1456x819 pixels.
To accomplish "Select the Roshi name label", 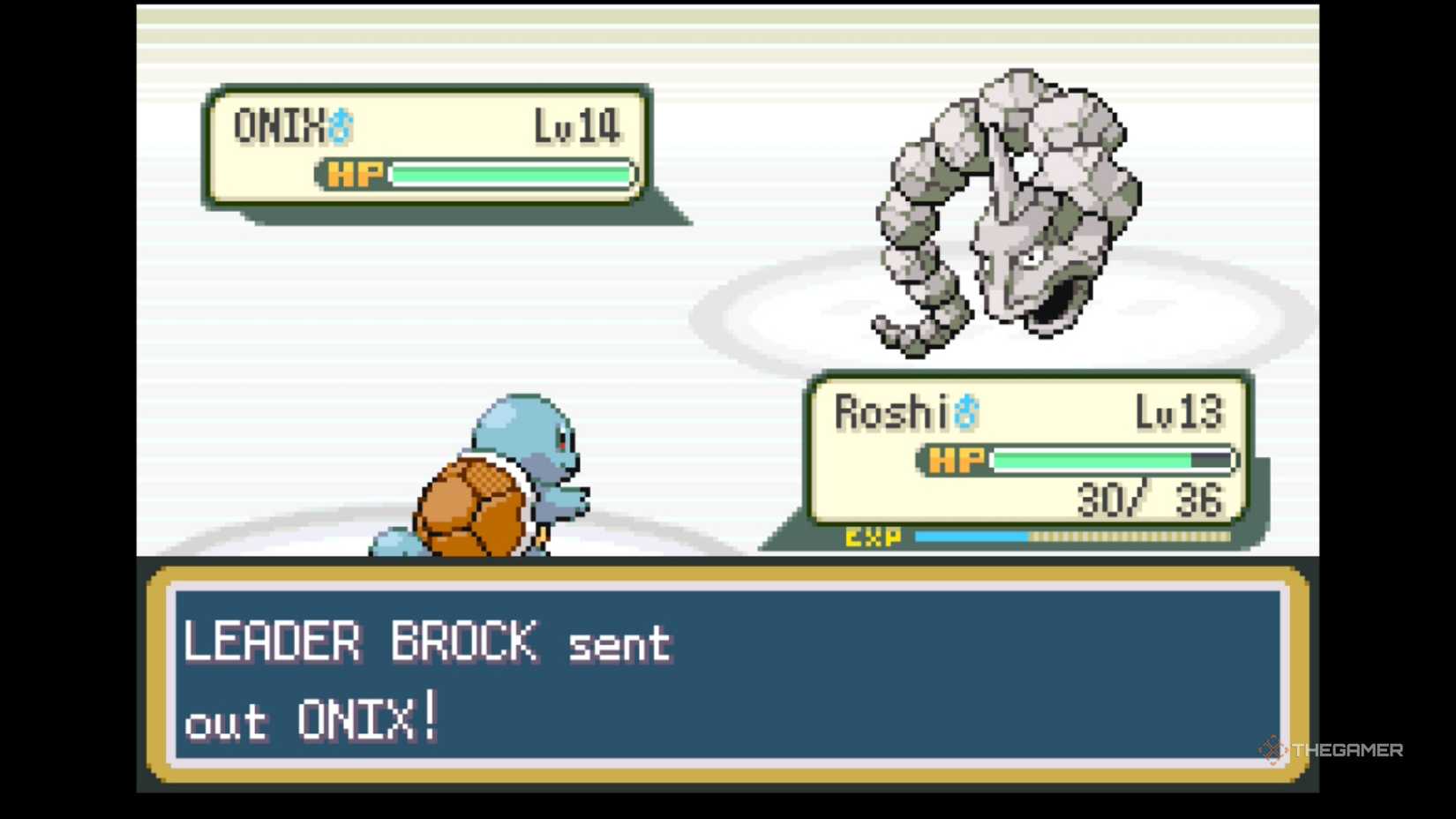I will coord(891,410).
